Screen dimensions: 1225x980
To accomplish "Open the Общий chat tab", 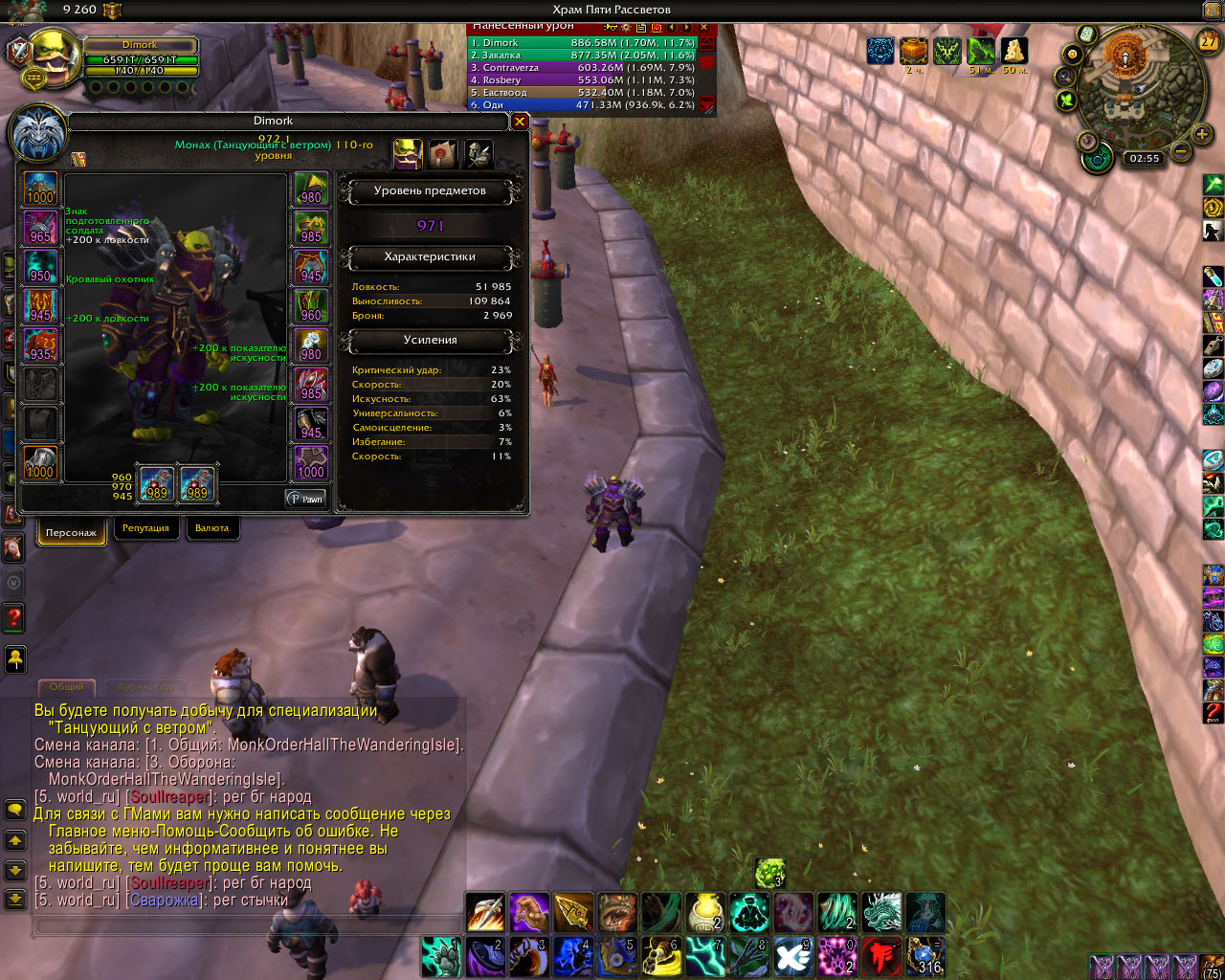I will 67,686.
